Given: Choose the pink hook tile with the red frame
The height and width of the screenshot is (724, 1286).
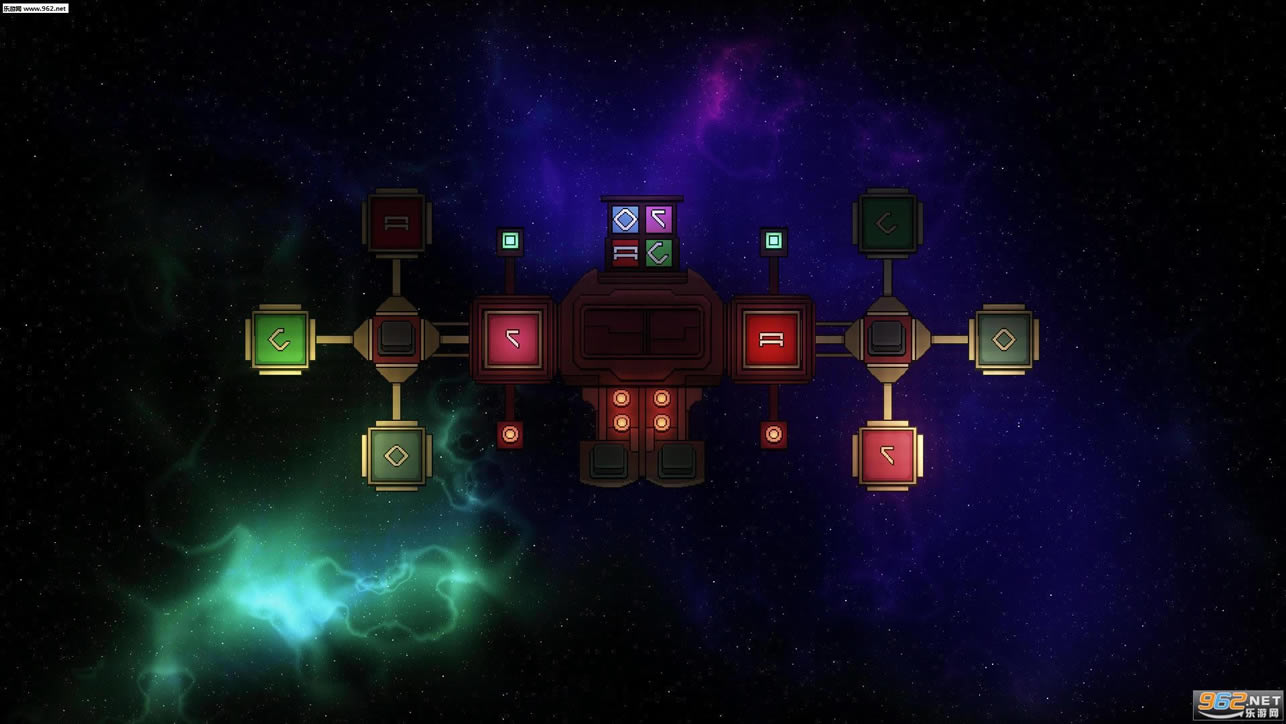Looking at the screenshot, I should [512, 339].
